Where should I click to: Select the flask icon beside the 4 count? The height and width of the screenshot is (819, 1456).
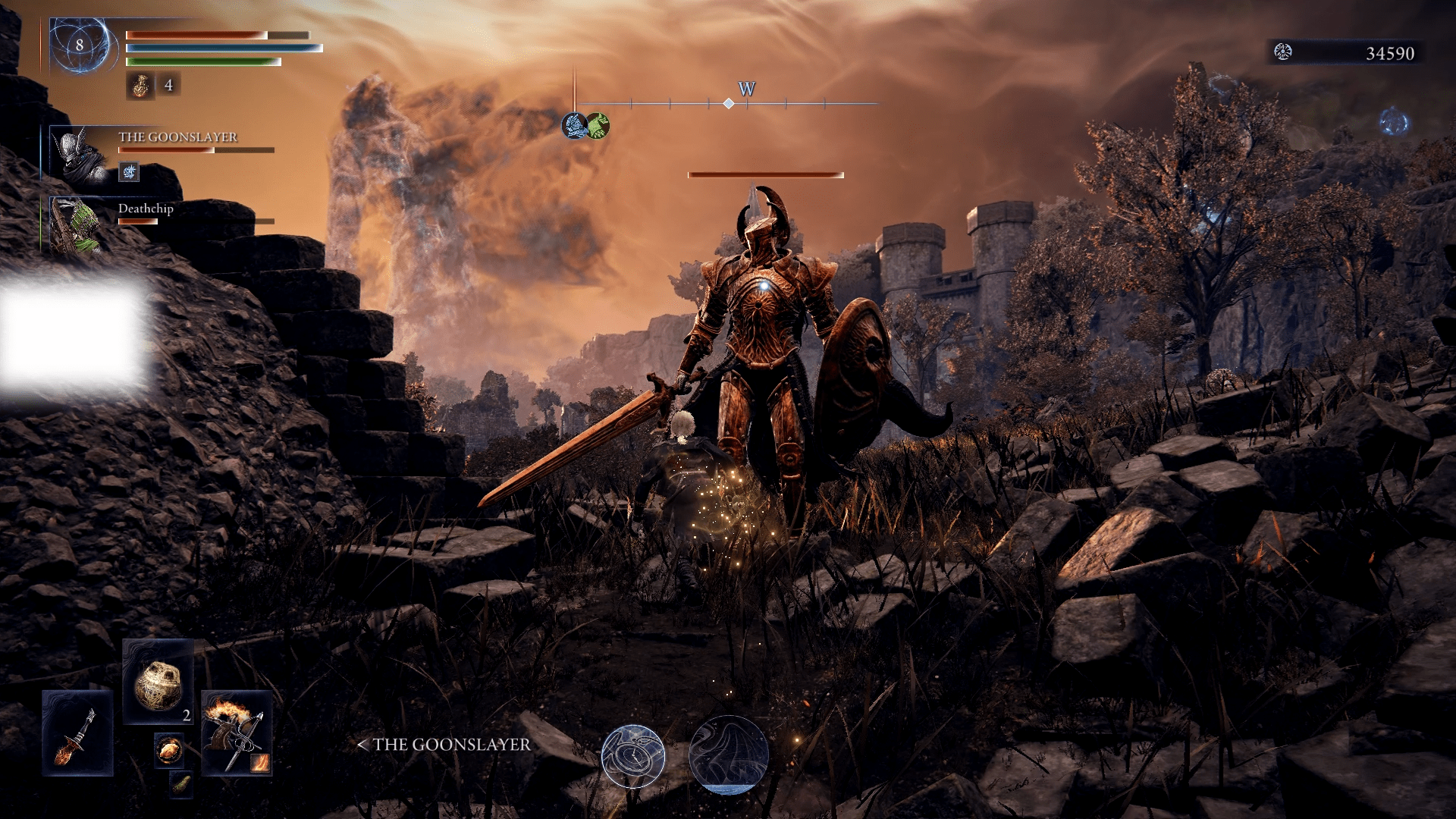point(140,86)
